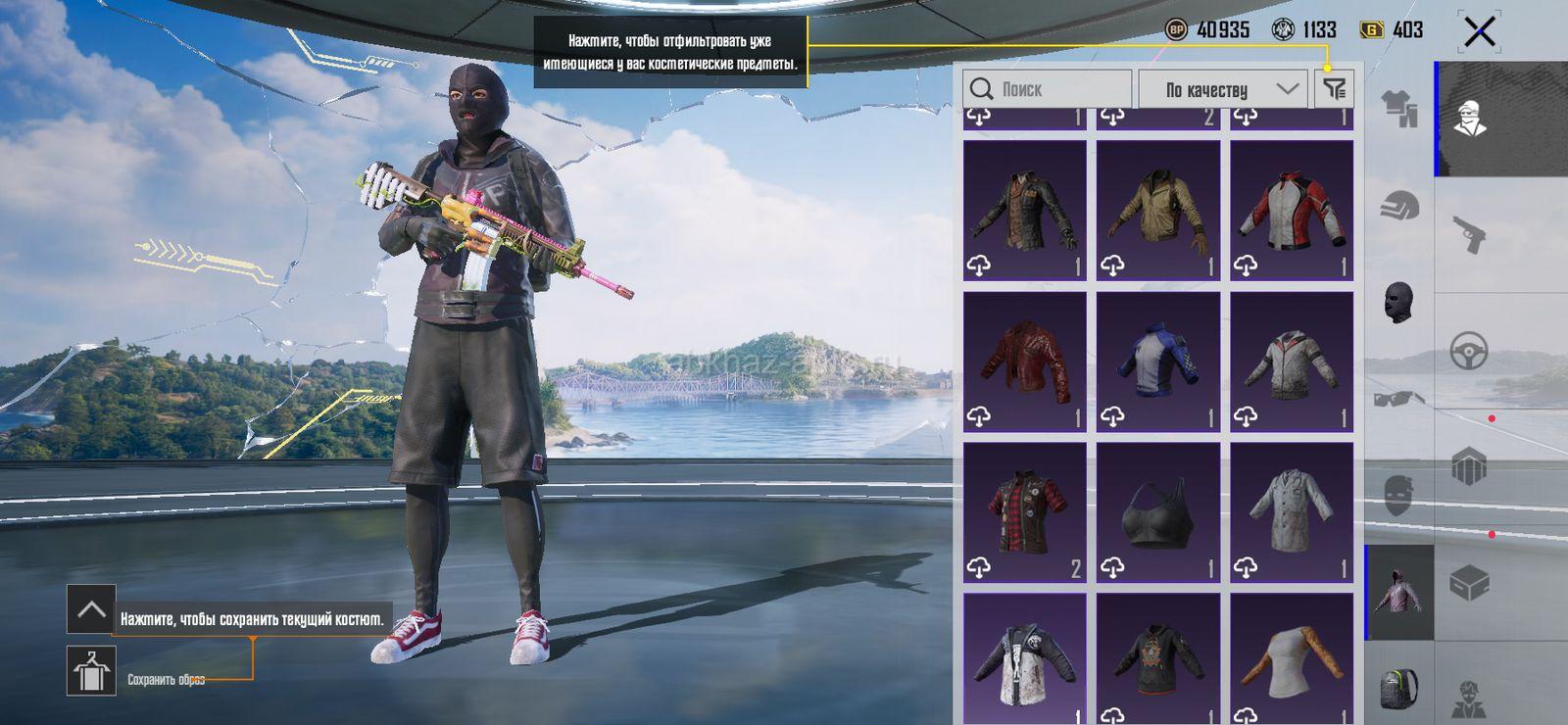Close the wardrobe screen
1568x725 pixels.
1479,31
